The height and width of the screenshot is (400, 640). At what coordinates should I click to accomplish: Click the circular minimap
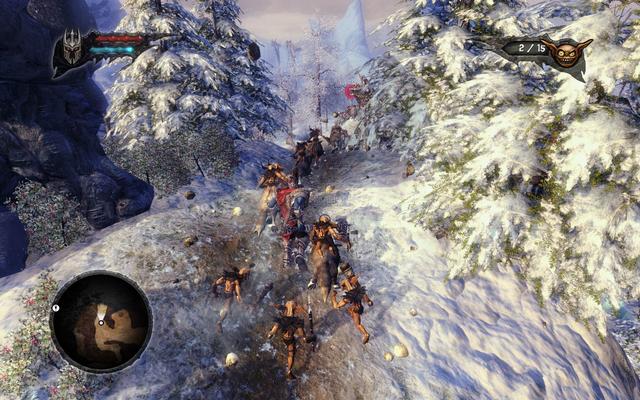101,322
